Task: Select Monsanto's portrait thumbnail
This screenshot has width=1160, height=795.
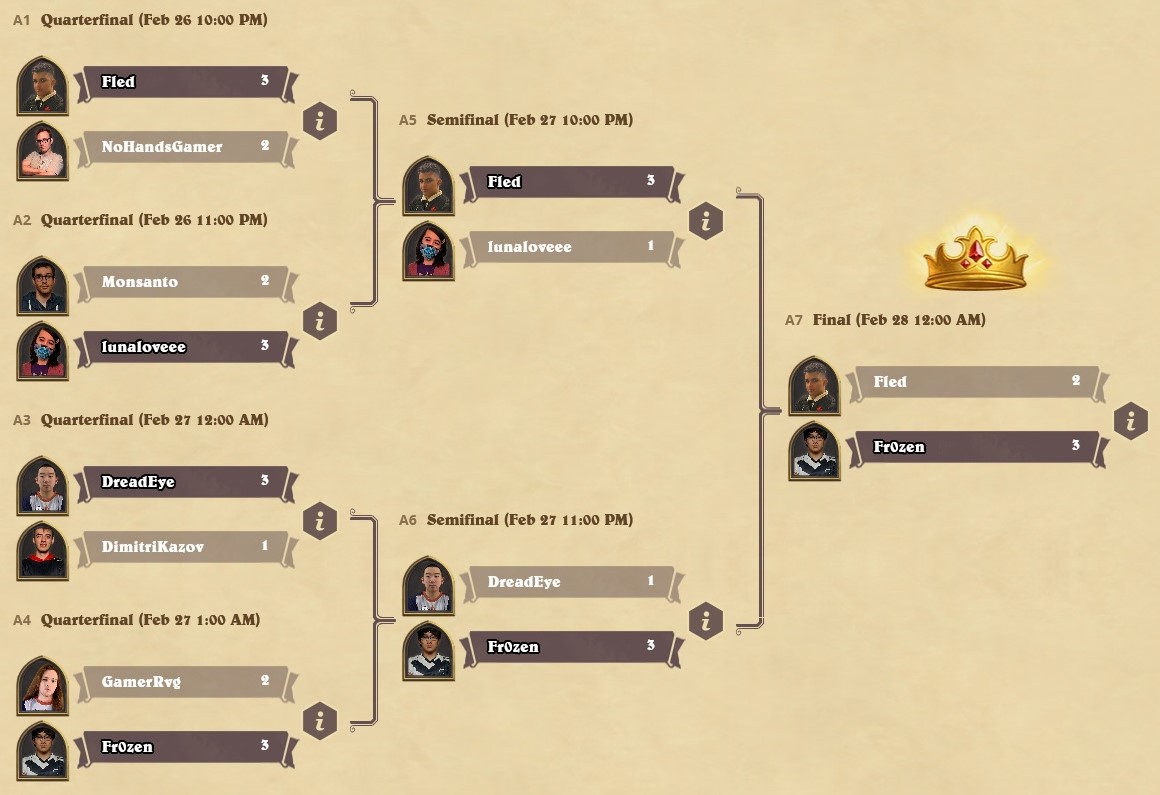Action: coord(43,286)
